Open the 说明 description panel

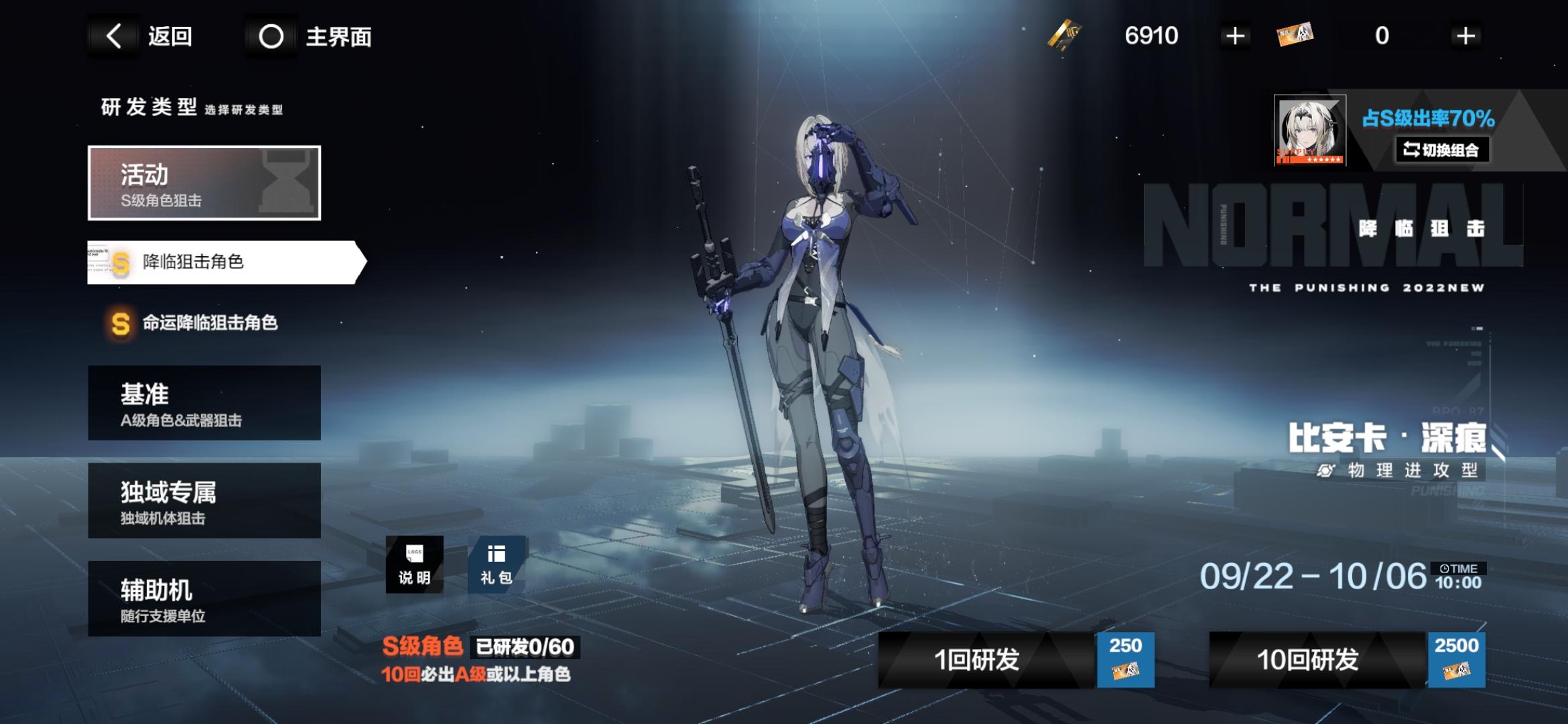[414, 564]
